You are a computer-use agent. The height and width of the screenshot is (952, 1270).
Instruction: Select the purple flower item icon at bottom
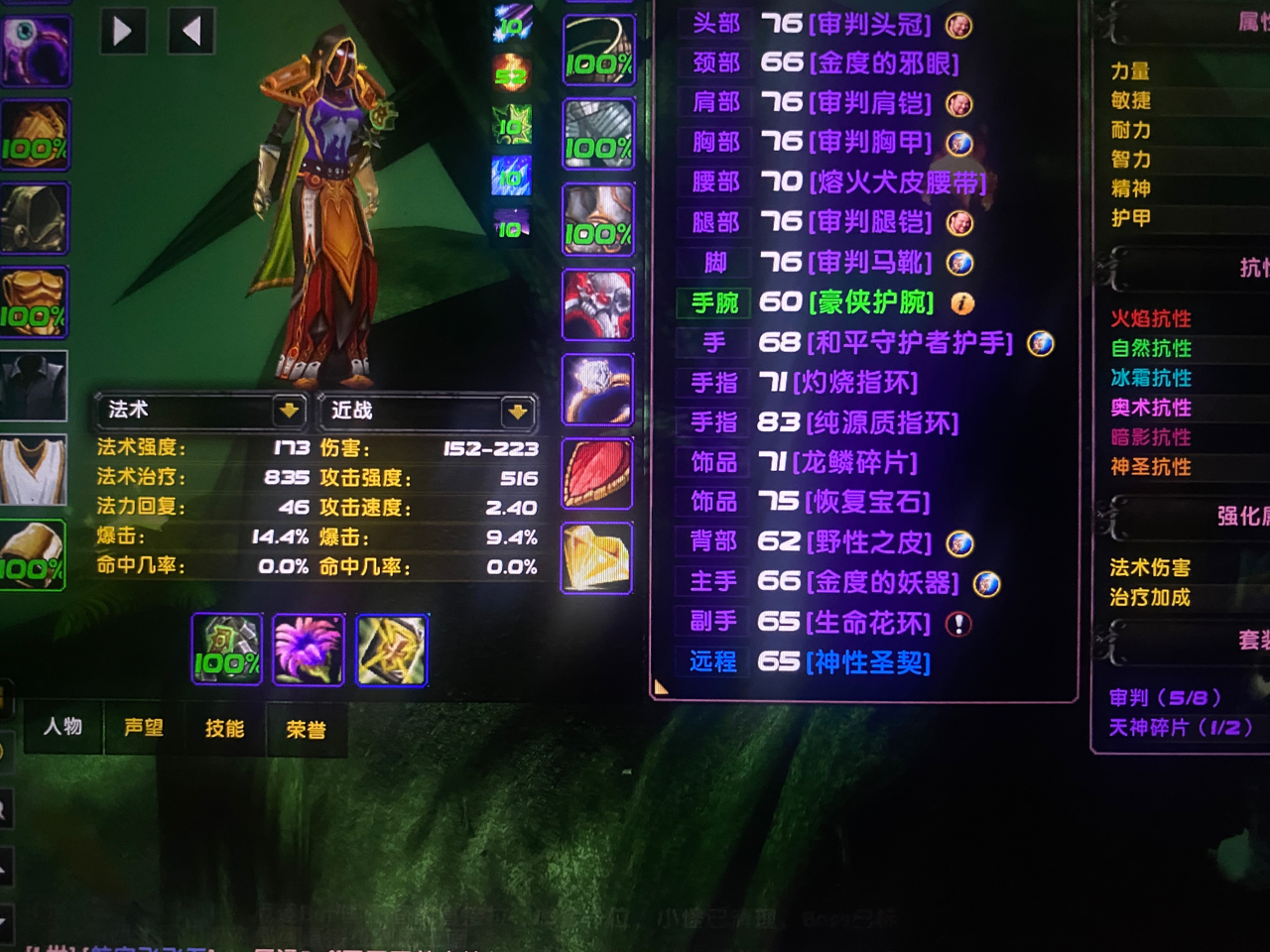[309, 650]
